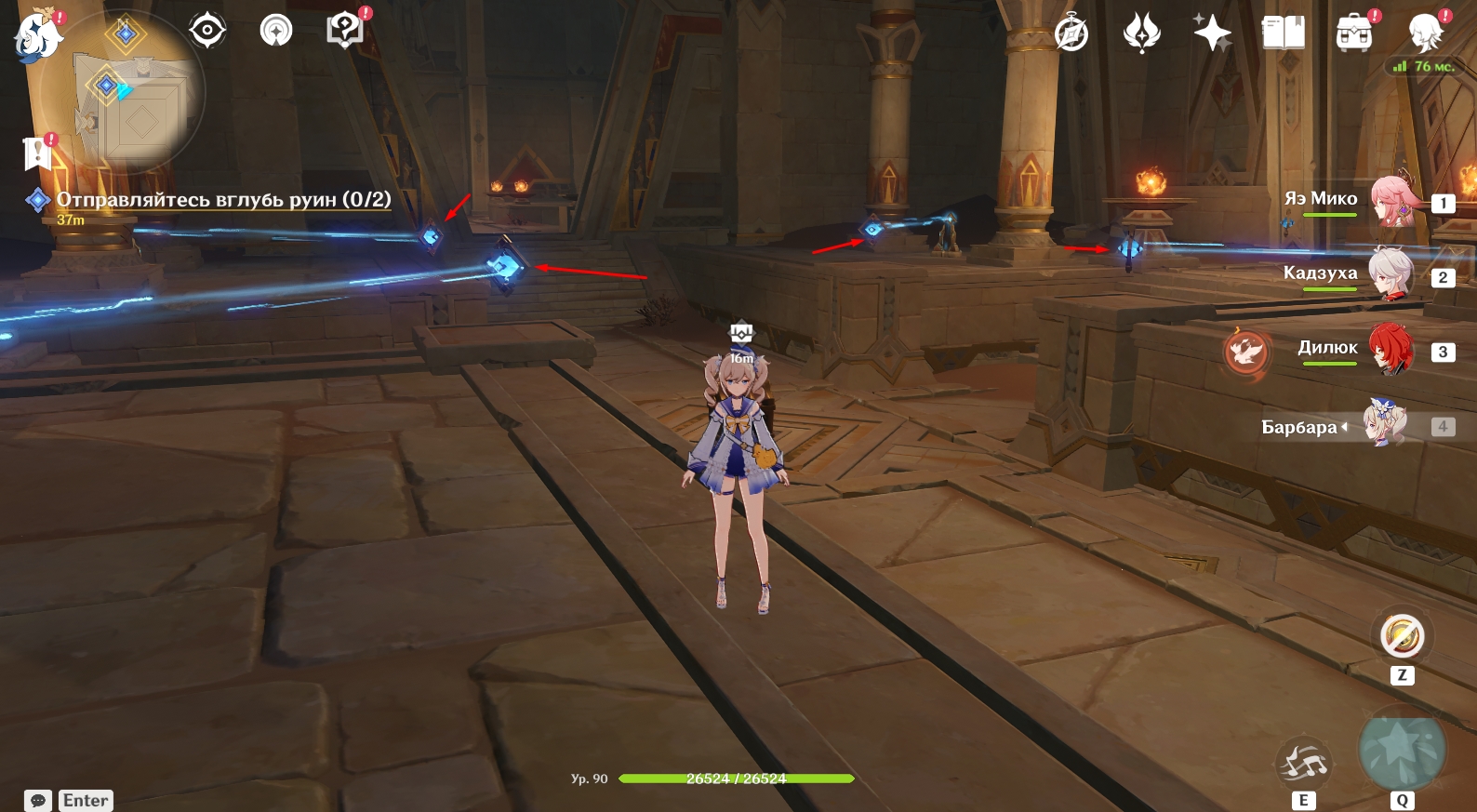Open the Paimon menu icon

[37, 37]
